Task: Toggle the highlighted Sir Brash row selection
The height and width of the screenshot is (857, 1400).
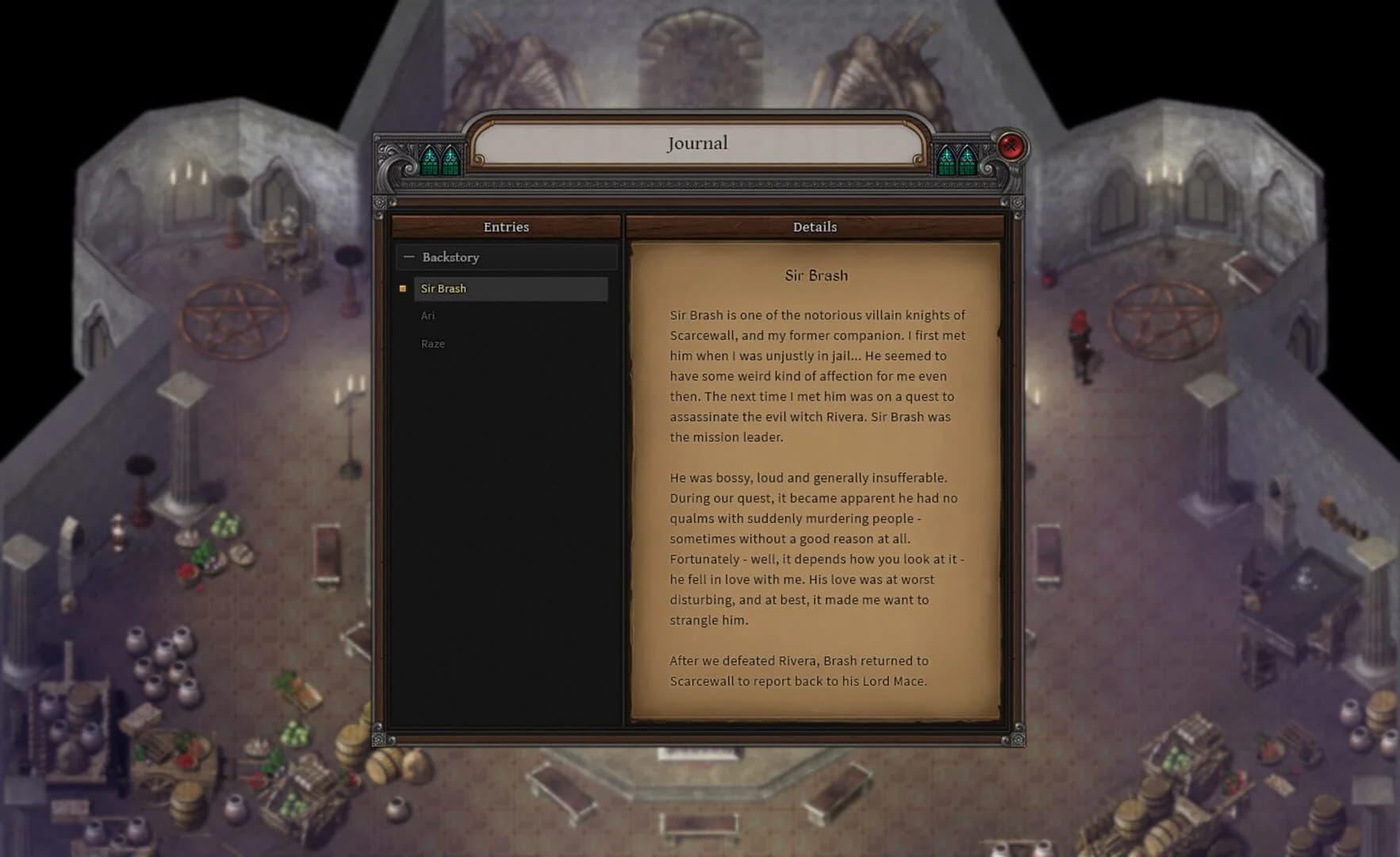Action: [x=511, y=289]
